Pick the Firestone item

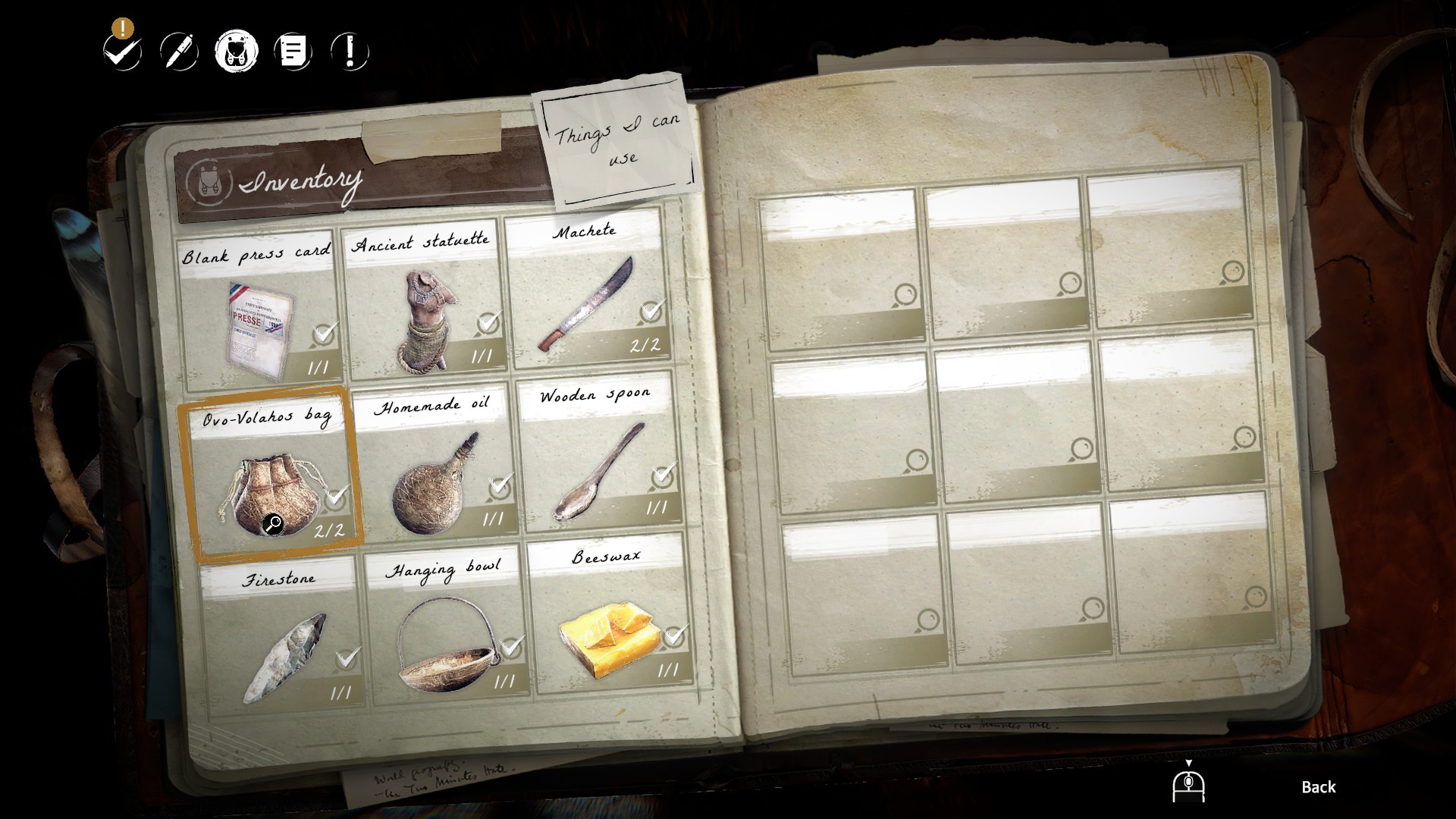point(282,637)
